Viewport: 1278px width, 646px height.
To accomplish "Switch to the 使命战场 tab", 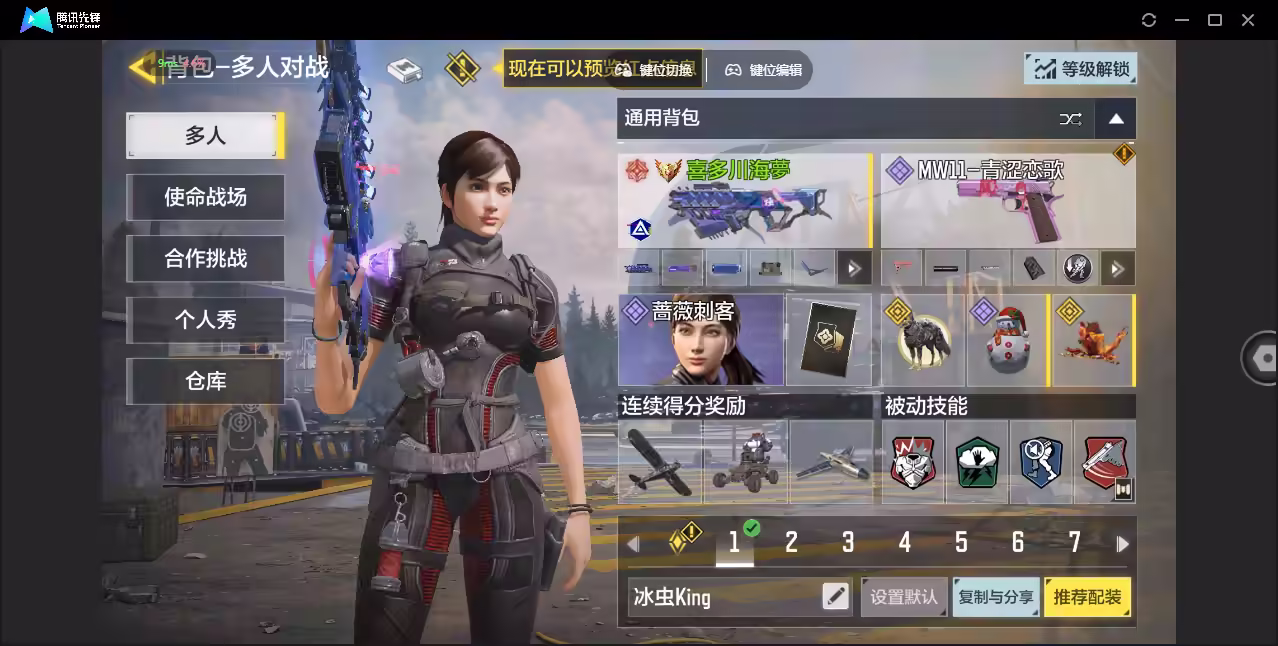I will (x=205, y=197).
